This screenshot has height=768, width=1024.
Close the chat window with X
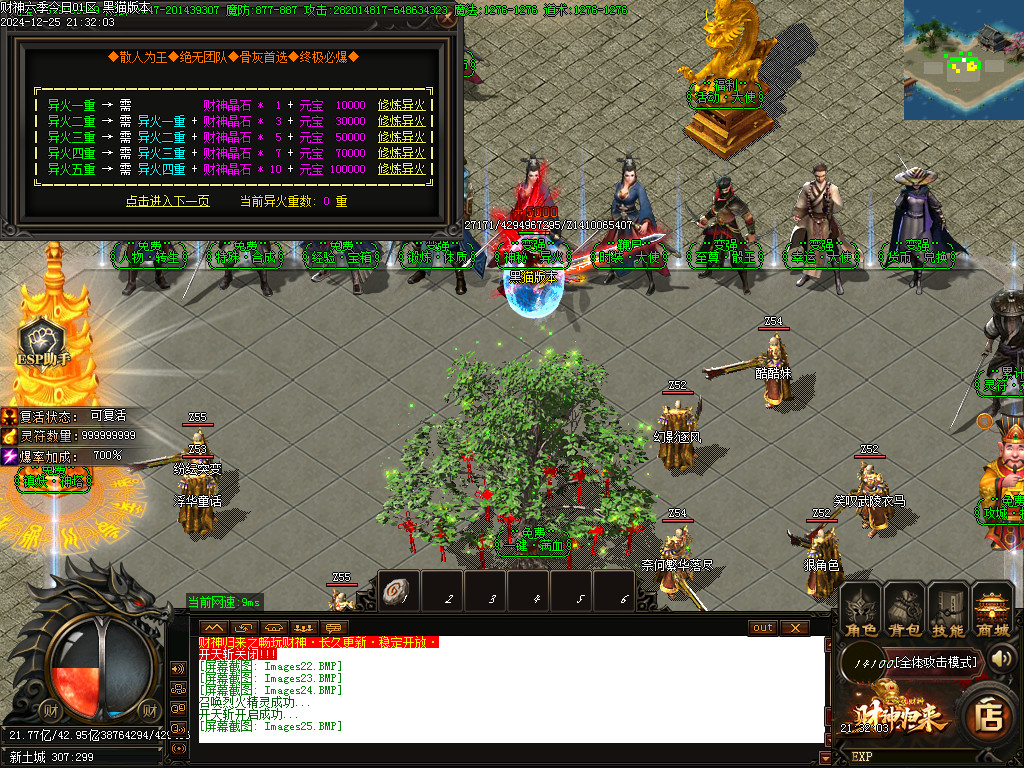point(795,627)
